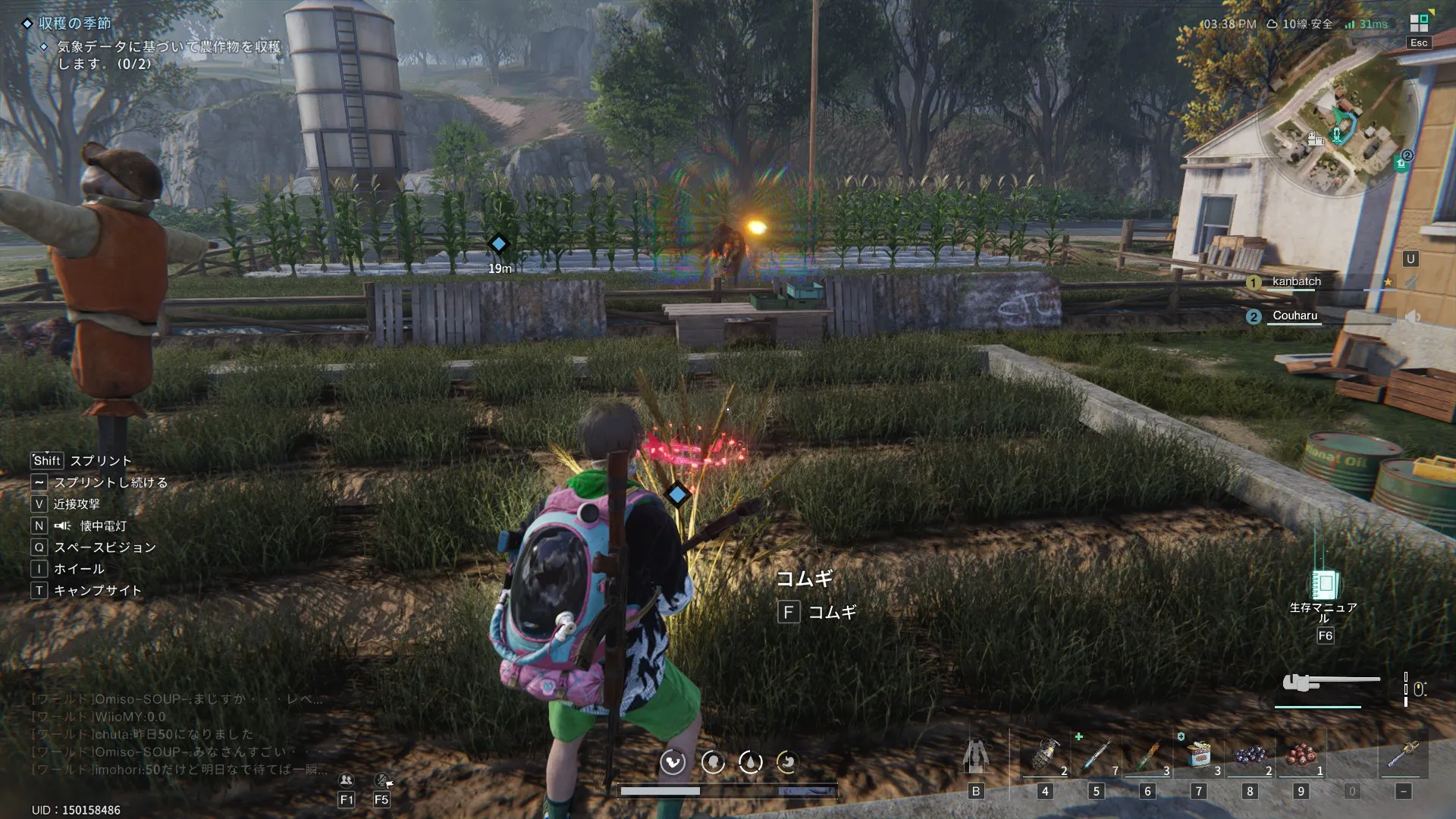
Task: Select the grenade hotbar slot
Action: (1045, 755)
